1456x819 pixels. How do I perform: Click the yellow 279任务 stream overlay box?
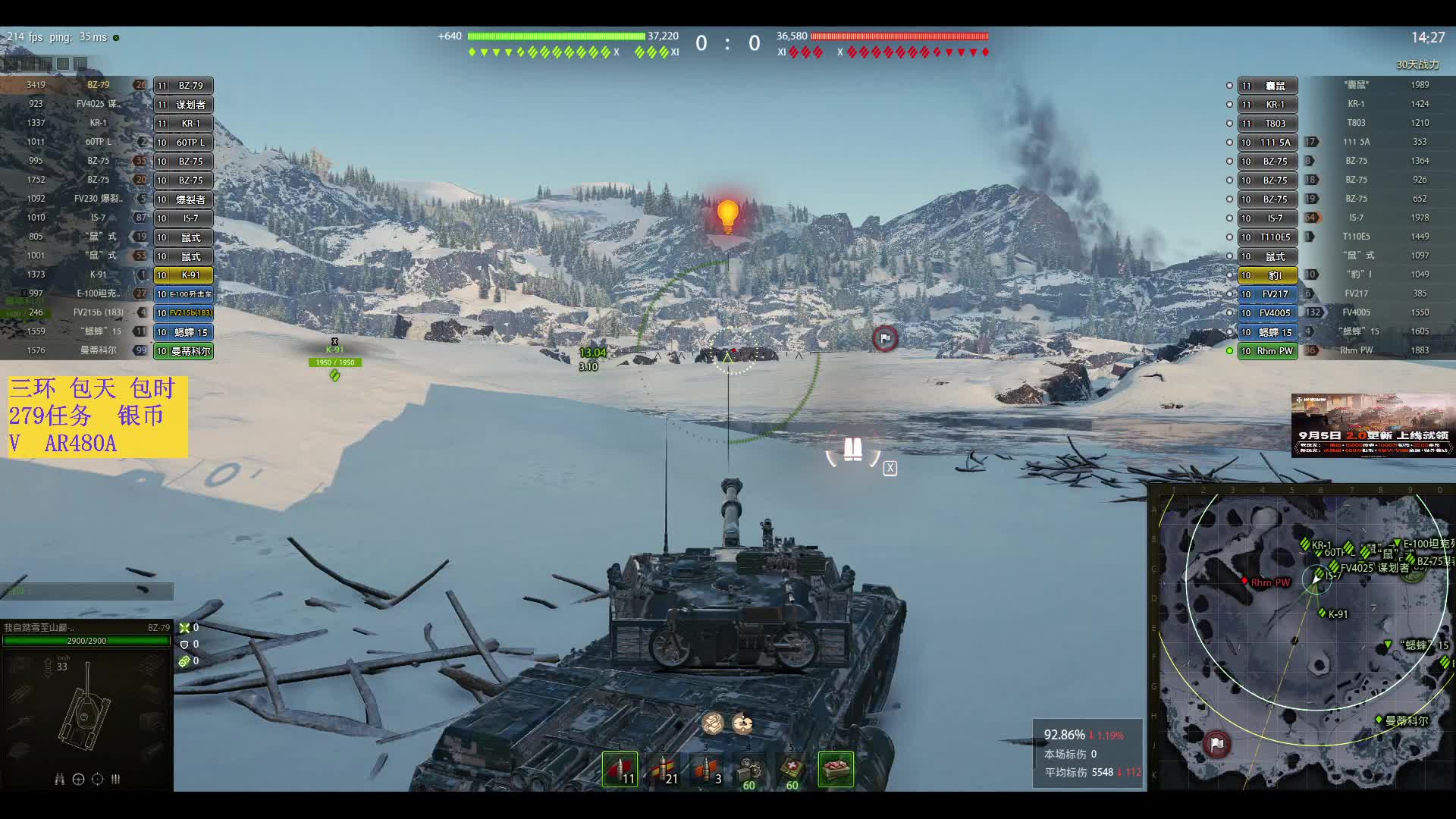click(98, 416)
